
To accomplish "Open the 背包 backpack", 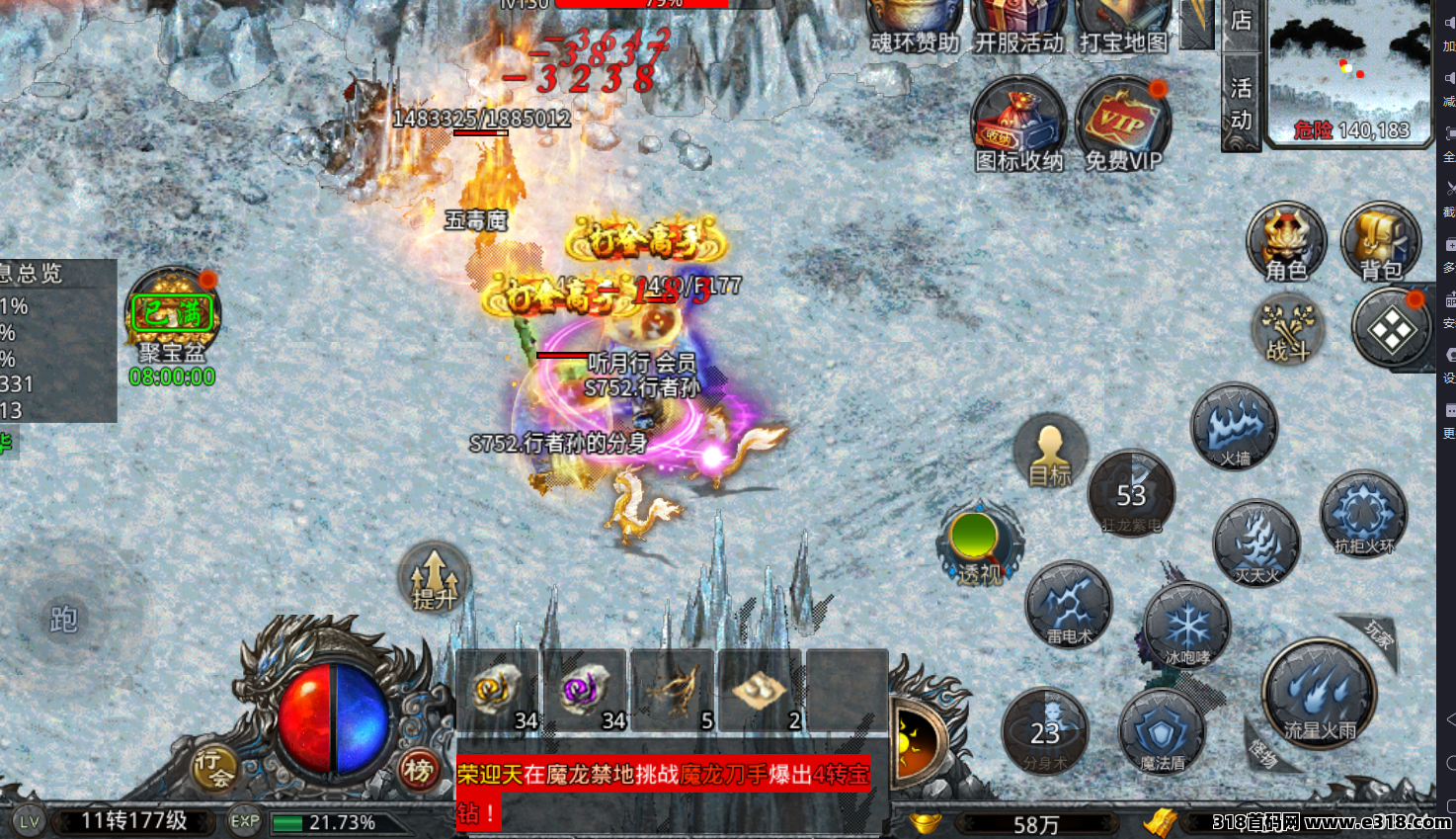I will pyautogui.click(x=1380, y=242).
